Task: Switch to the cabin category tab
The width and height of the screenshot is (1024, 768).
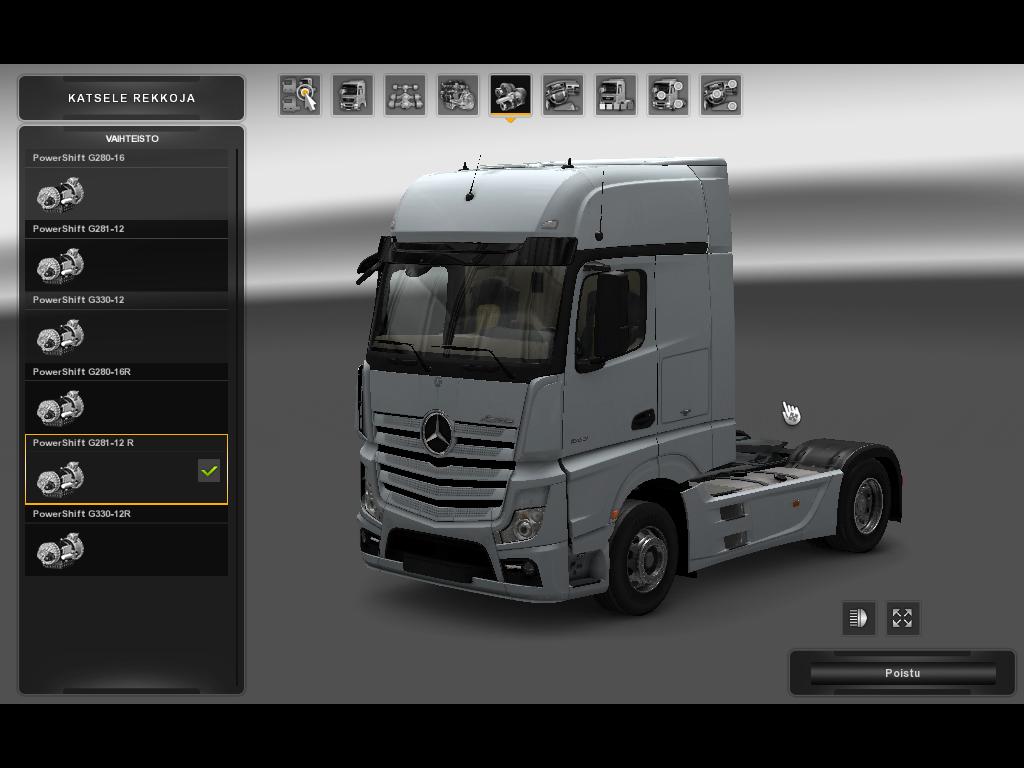Action: [352, 95]
